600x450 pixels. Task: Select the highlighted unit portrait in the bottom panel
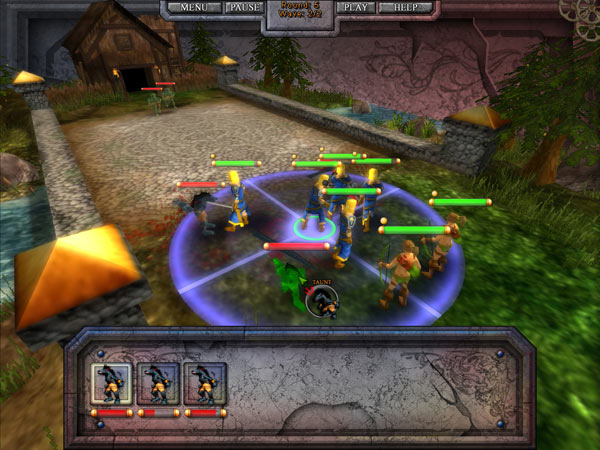[111, 384]
